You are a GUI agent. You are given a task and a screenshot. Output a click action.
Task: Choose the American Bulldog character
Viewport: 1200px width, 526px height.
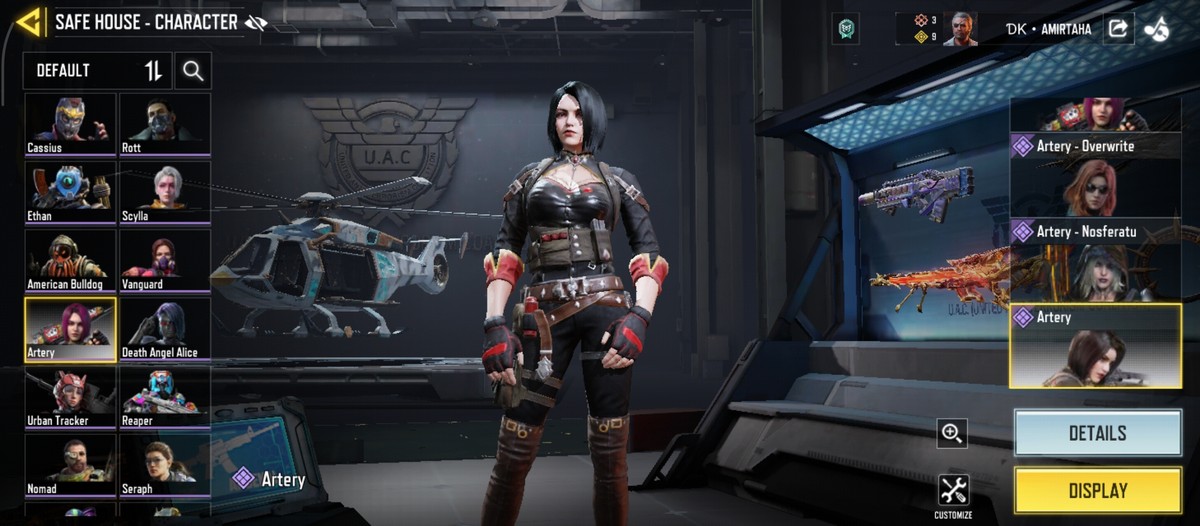click(x=69, y=261)
